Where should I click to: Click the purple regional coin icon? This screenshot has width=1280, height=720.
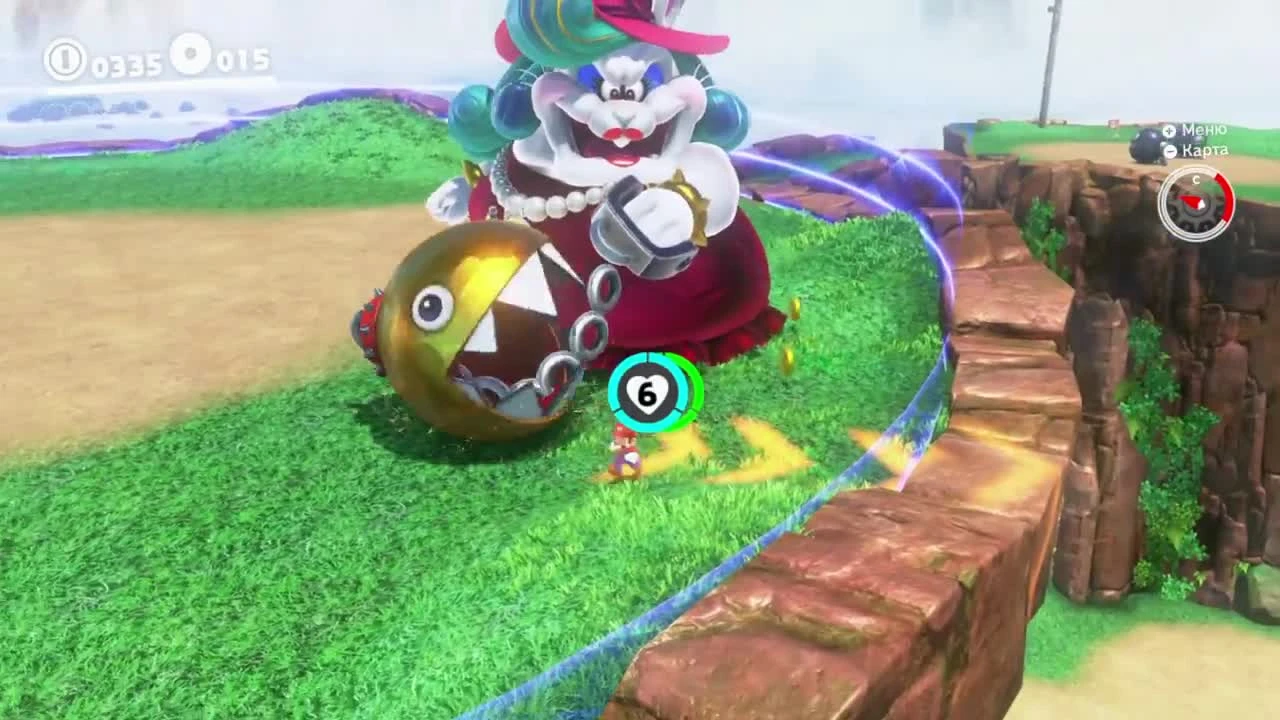coord(189,58)
